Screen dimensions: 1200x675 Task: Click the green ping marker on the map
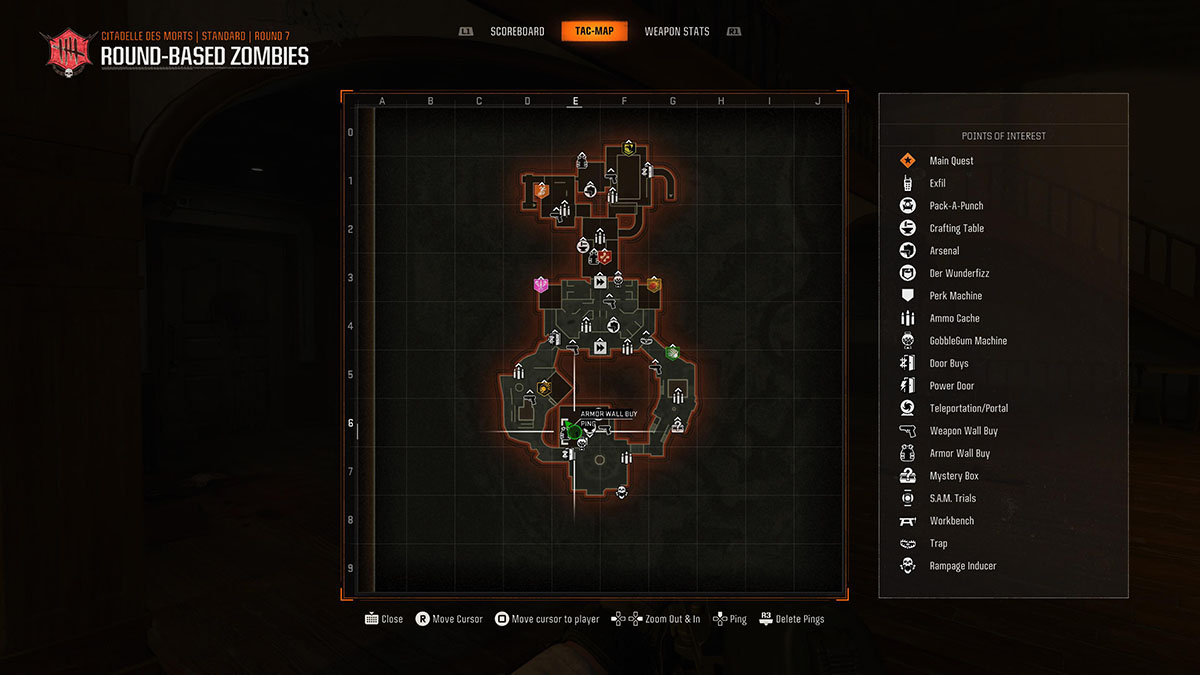click(572, 430)
